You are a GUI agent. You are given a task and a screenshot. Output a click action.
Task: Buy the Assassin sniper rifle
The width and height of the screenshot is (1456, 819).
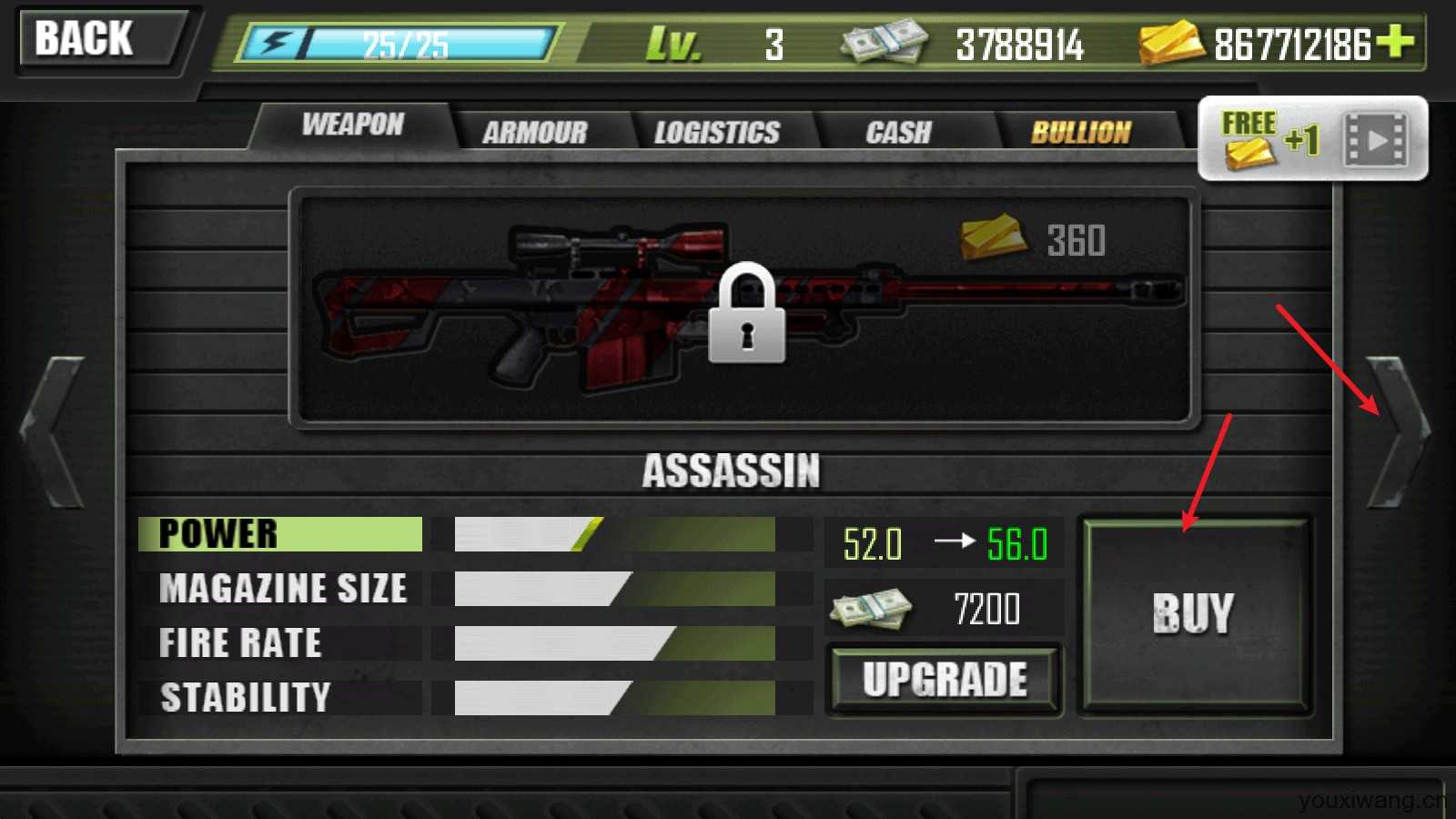click(1193, 614)
